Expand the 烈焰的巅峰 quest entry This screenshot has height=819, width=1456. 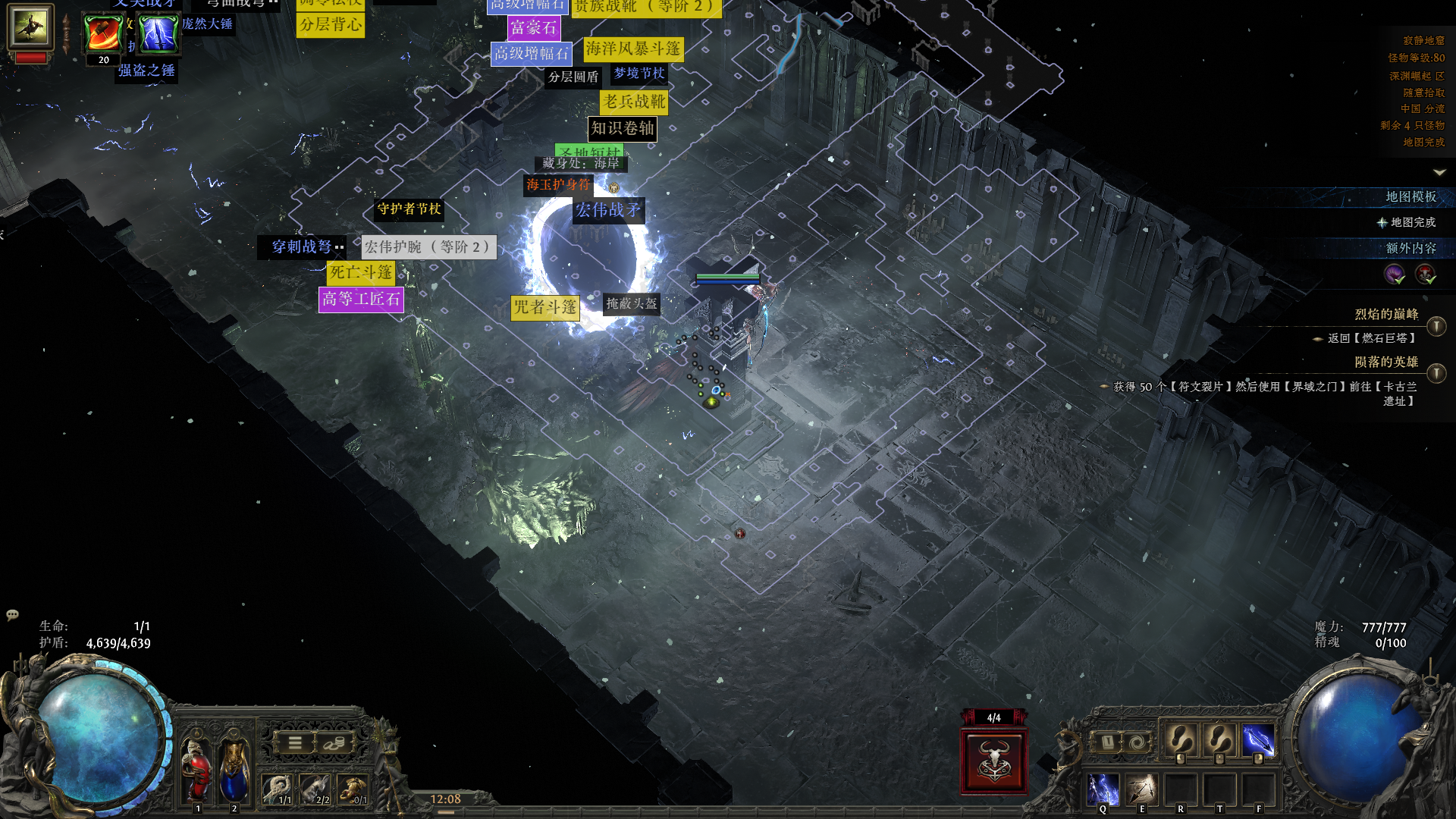(x=1436, y=326)
